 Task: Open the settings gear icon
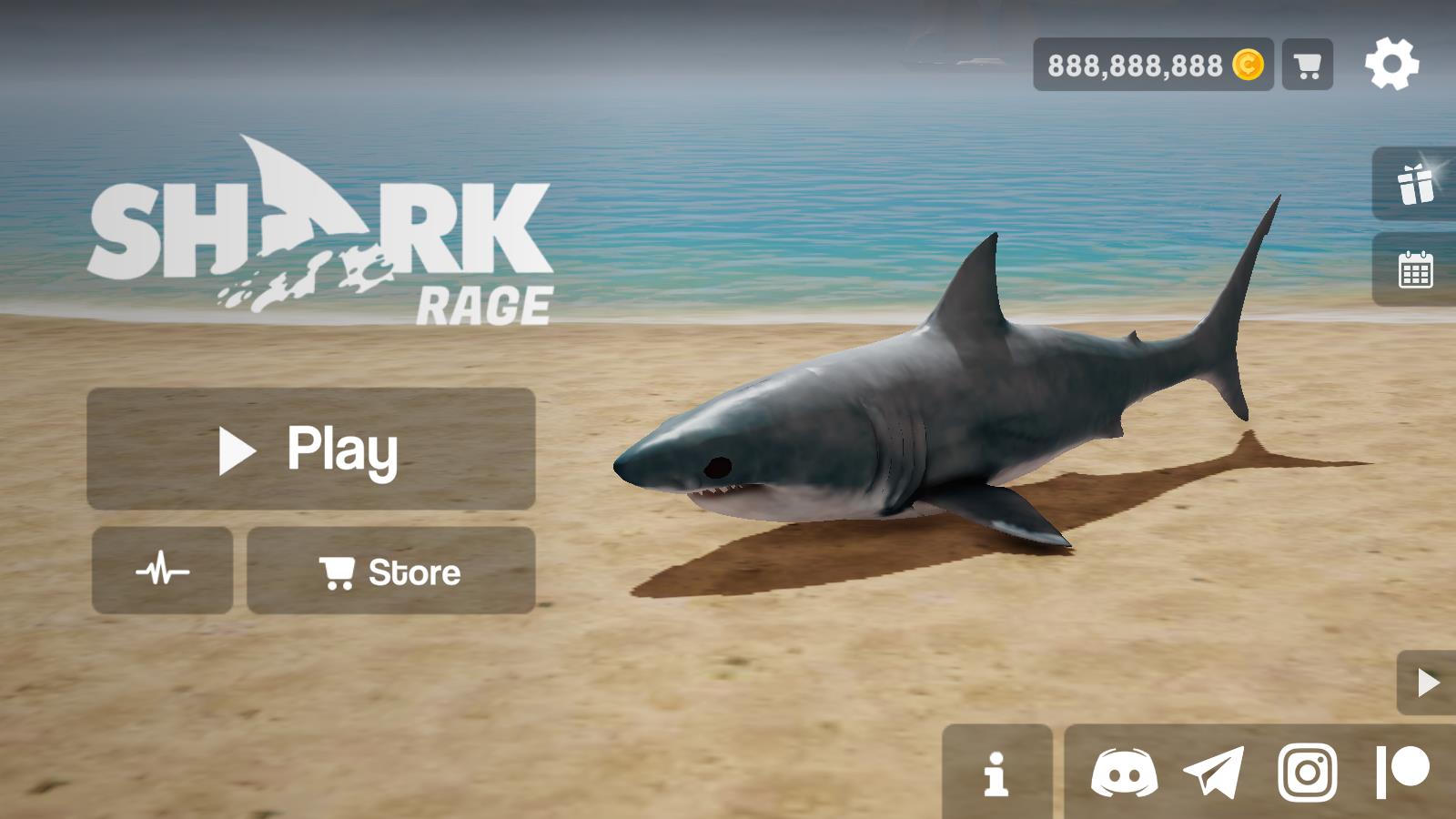click(x=1391, y=65)
